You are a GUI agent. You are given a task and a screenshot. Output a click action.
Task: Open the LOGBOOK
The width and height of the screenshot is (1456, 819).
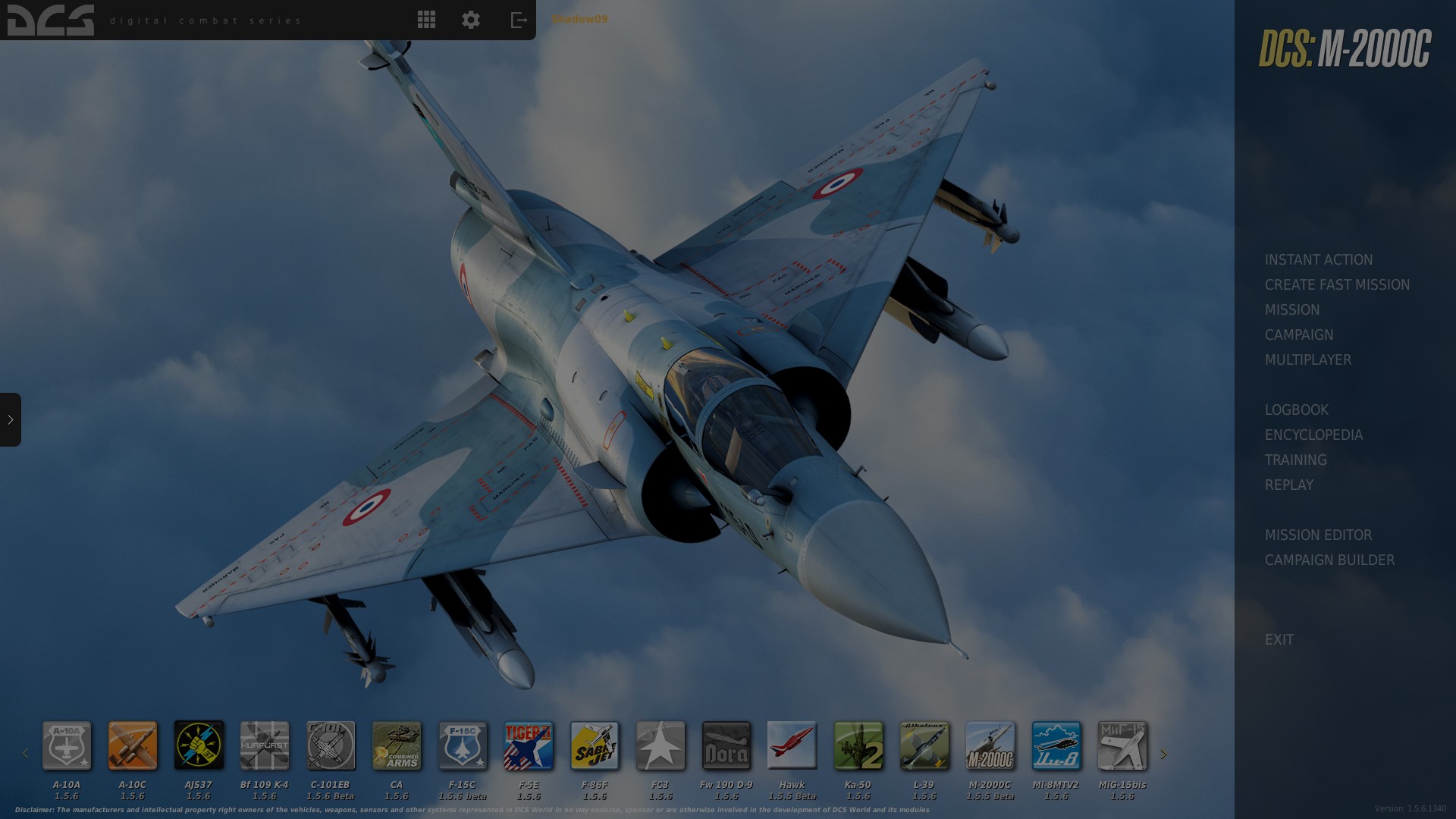click(1296, 409)
